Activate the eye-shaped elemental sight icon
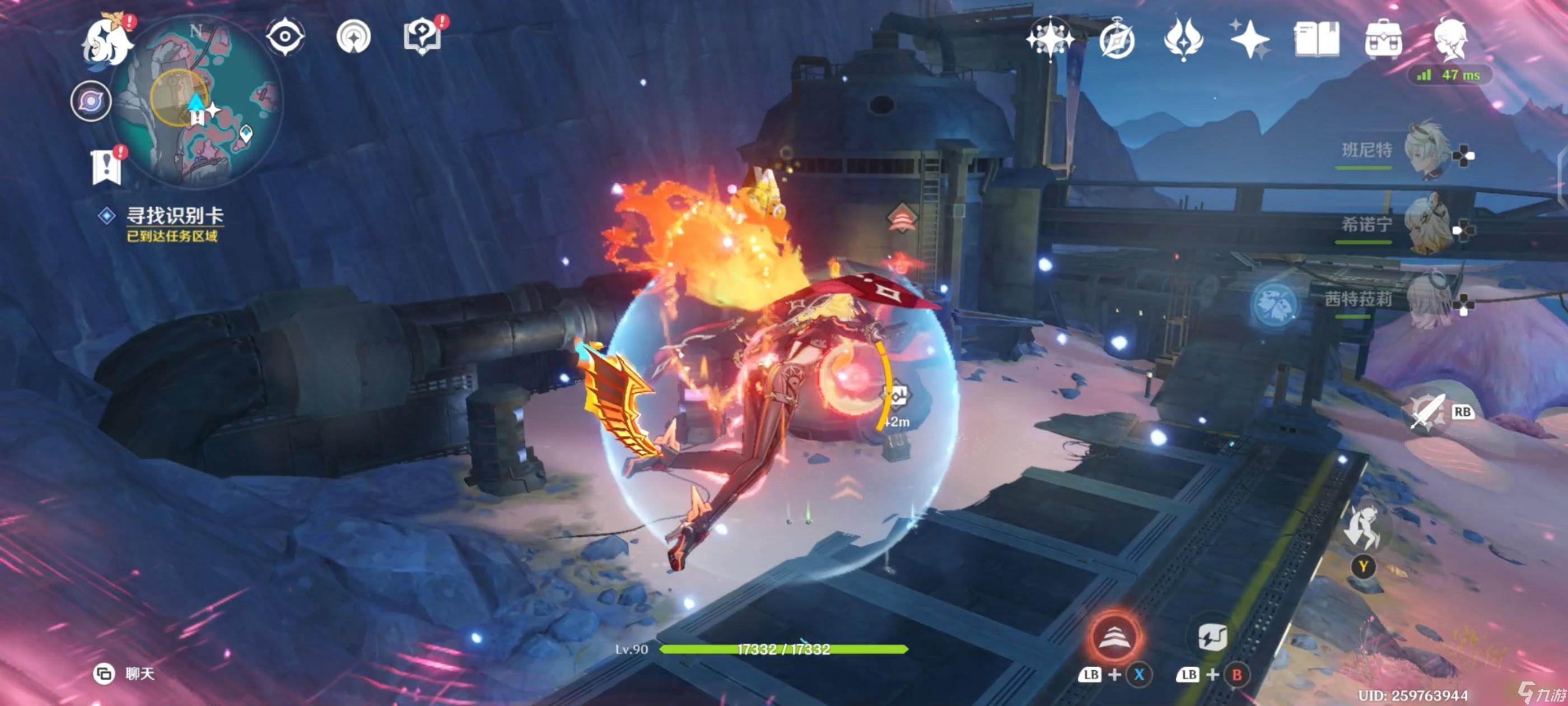 point(285,36)
